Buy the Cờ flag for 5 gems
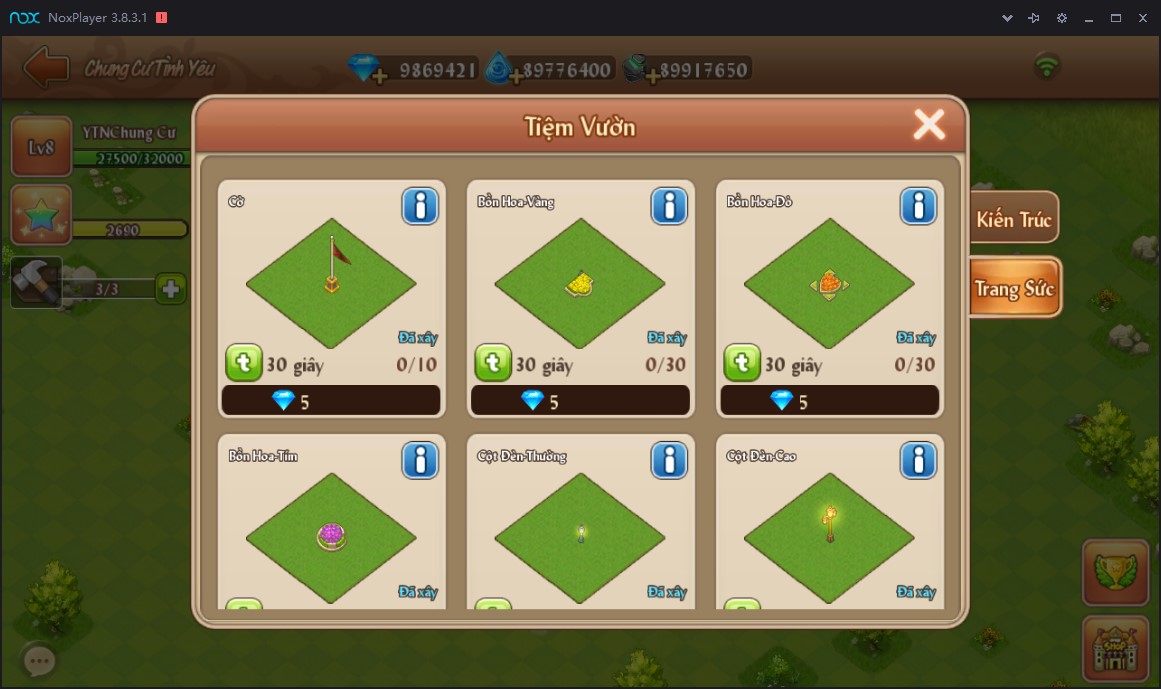1161x689 pixels. pos(331,401)
